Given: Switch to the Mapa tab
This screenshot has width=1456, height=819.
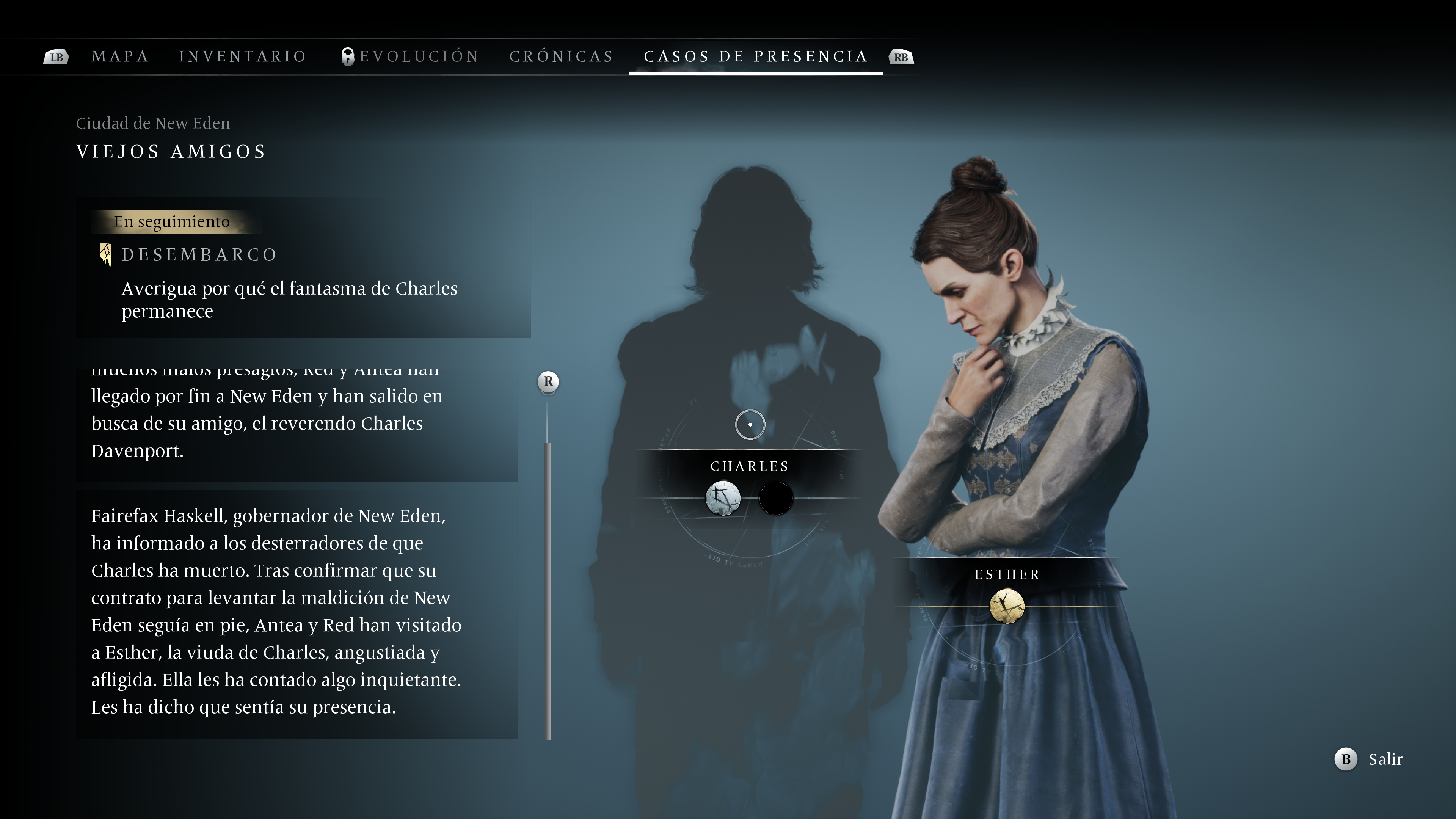Looking at the screenshot, I should tap(120, 56).
